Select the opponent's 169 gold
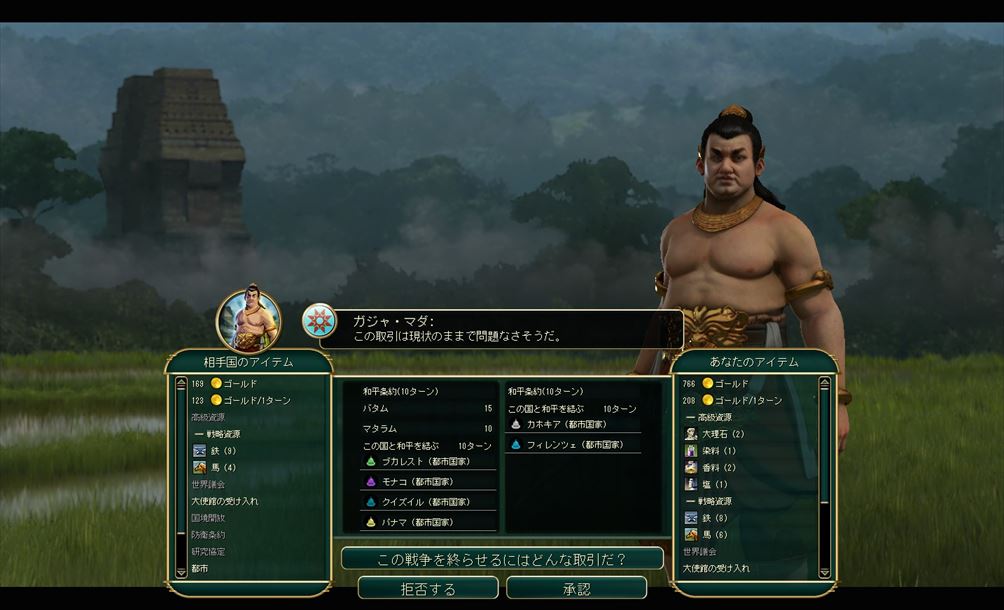The image size is (1004, 610). click(x=235, y=383)
